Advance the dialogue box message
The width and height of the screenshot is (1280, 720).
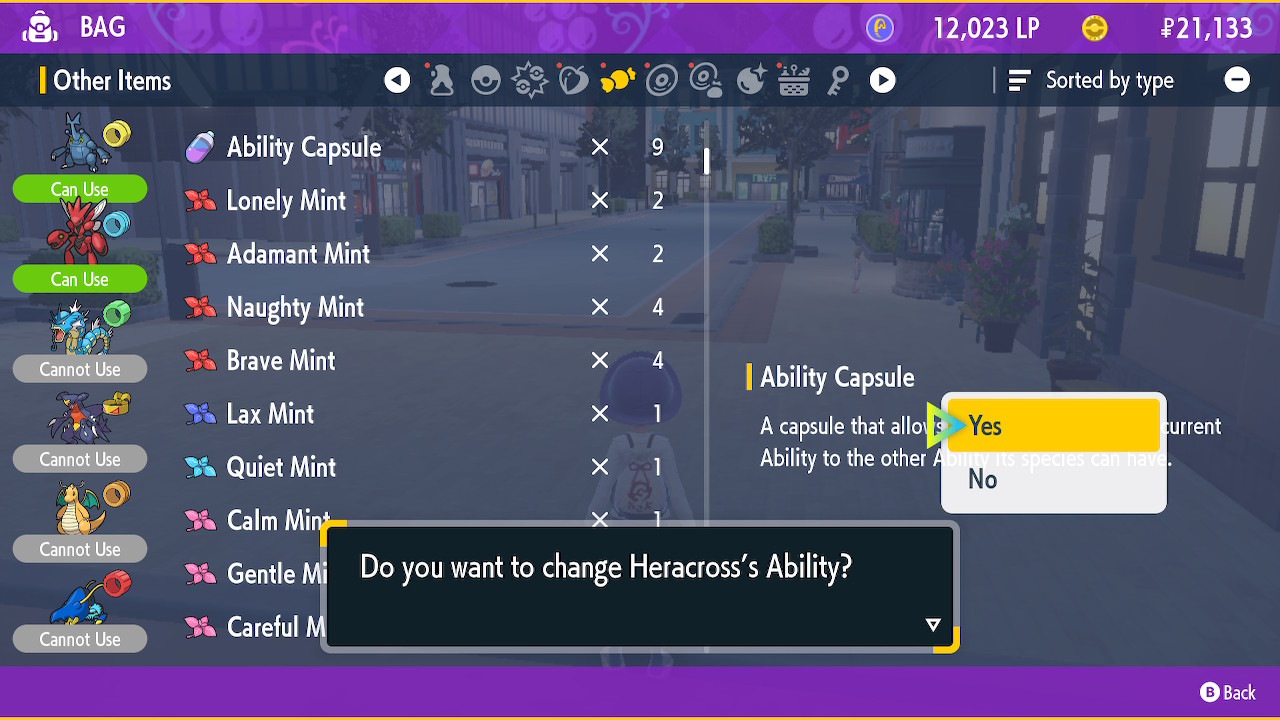coord(932,625)
